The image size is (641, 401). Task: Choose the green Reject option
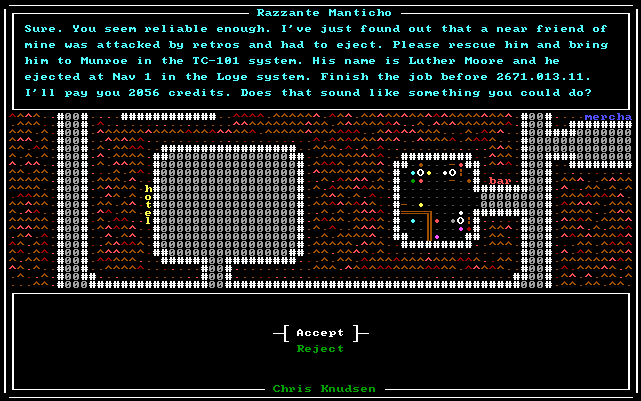coord(320,349)
